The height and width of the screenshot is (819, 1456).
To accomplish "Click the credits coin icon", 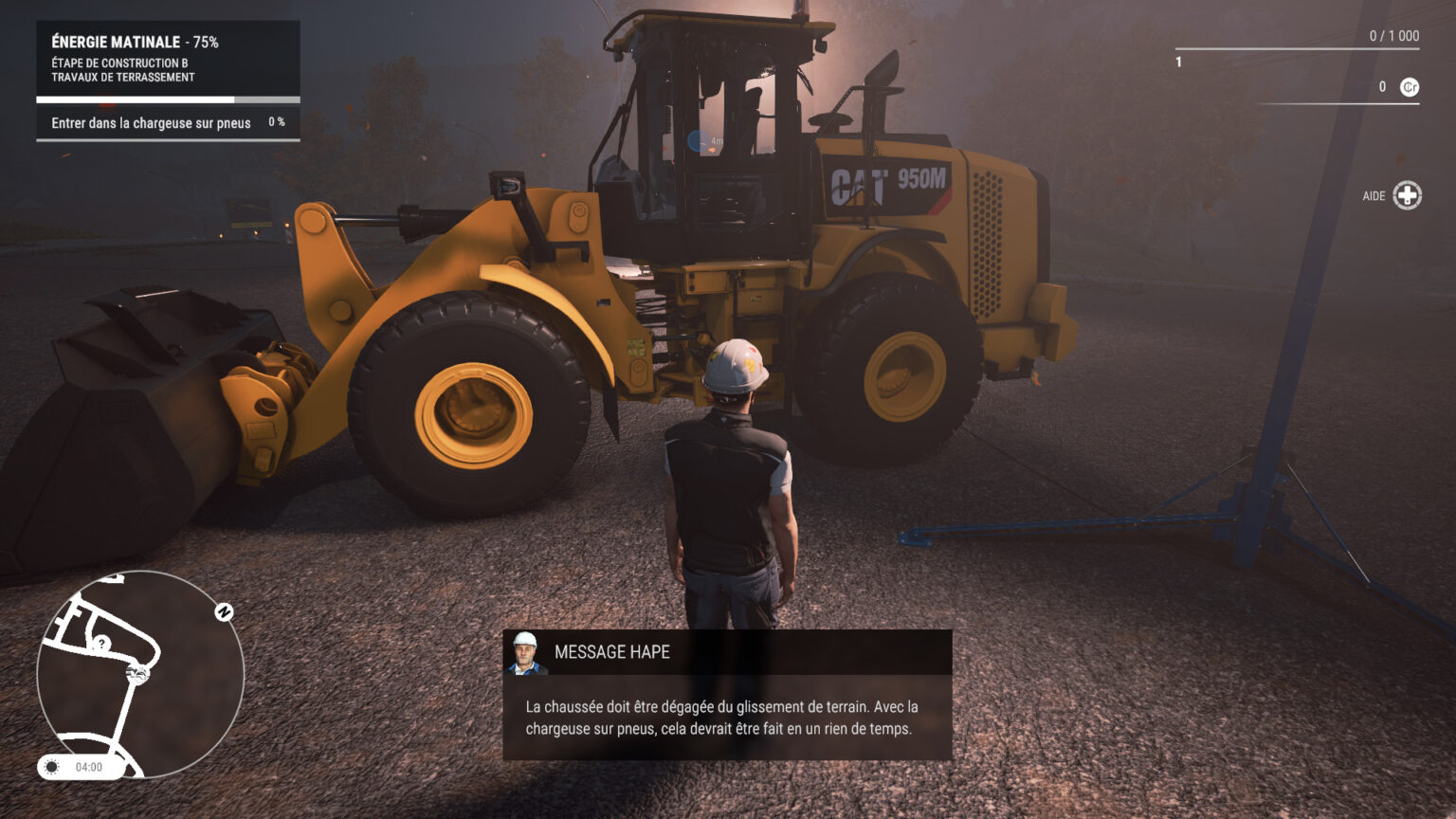I will tap(1410, 87).
